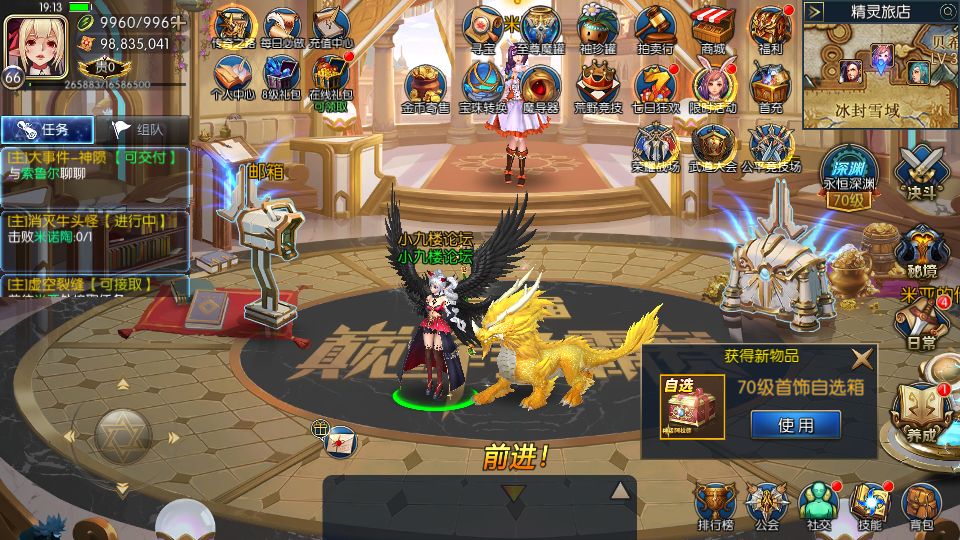Open the Guild menu (公会)

point(767,505)
